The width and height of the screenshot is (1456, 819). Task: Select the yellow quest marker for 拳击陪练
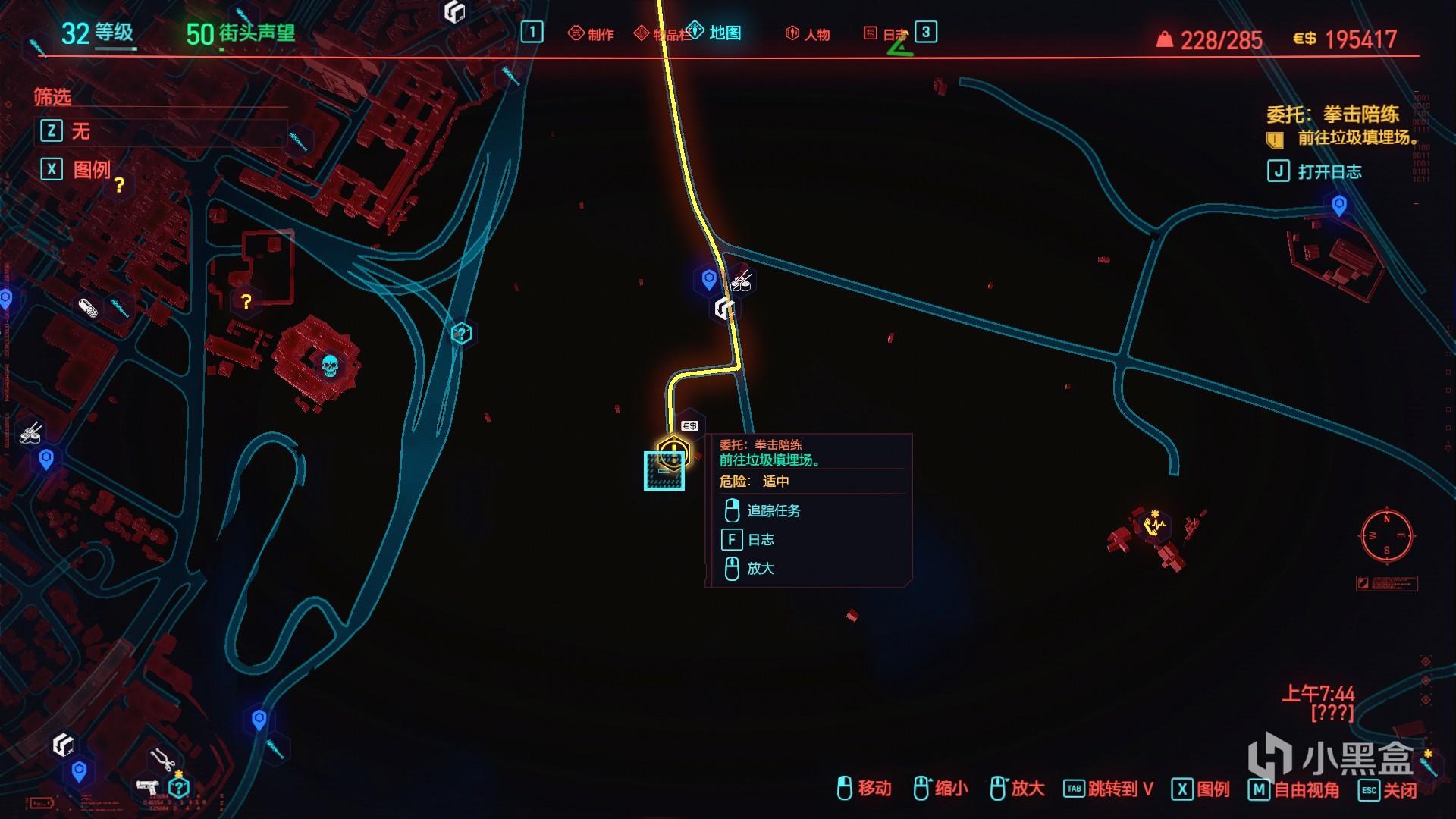coord(672,453)
